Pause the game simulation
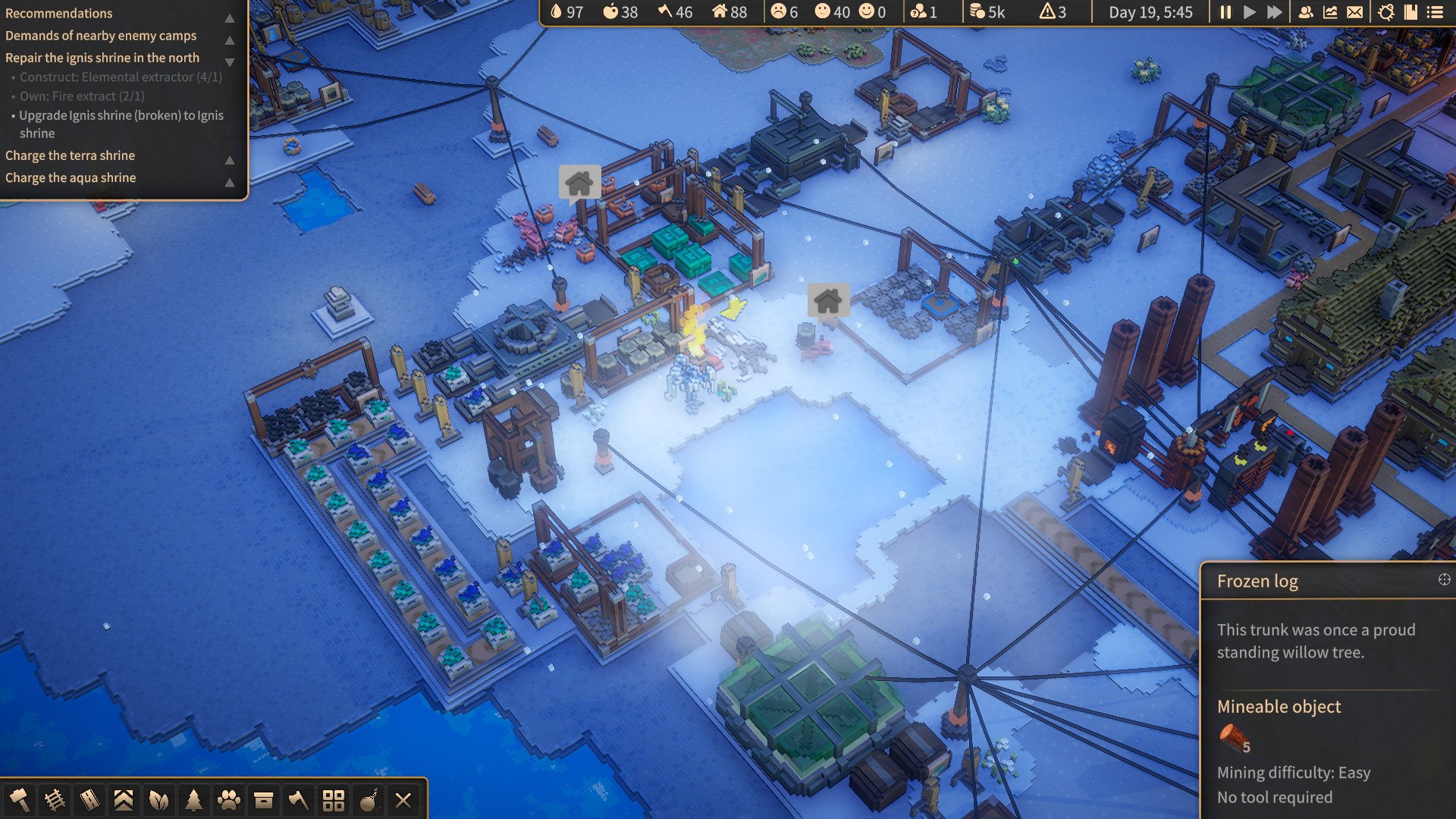Image resolution: width=1456 pixels, height=819 pixels. coord(1225,12)
